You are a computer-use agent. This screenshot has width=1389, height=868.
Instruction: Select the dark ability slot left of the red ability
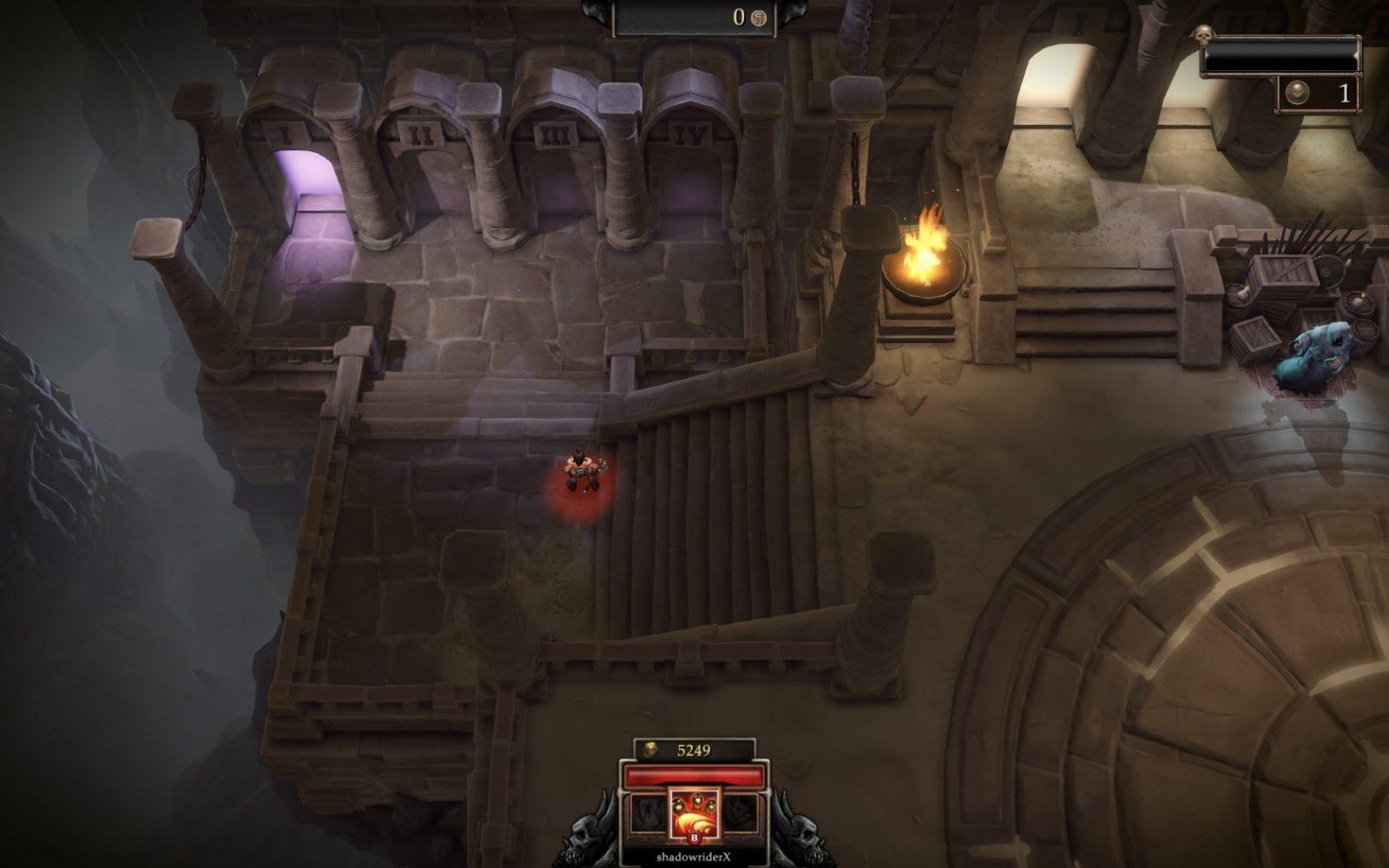[x=646, y=814]
